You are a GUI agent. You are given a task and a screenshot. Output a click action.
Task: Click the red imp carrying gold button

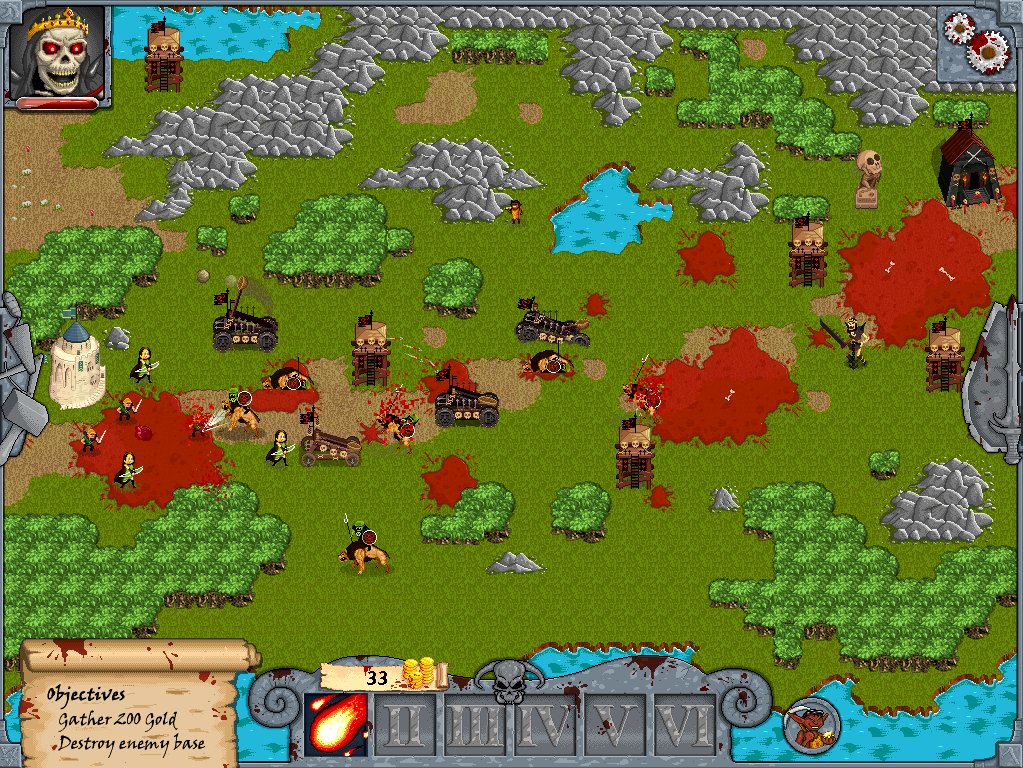(x=811, y=724)
